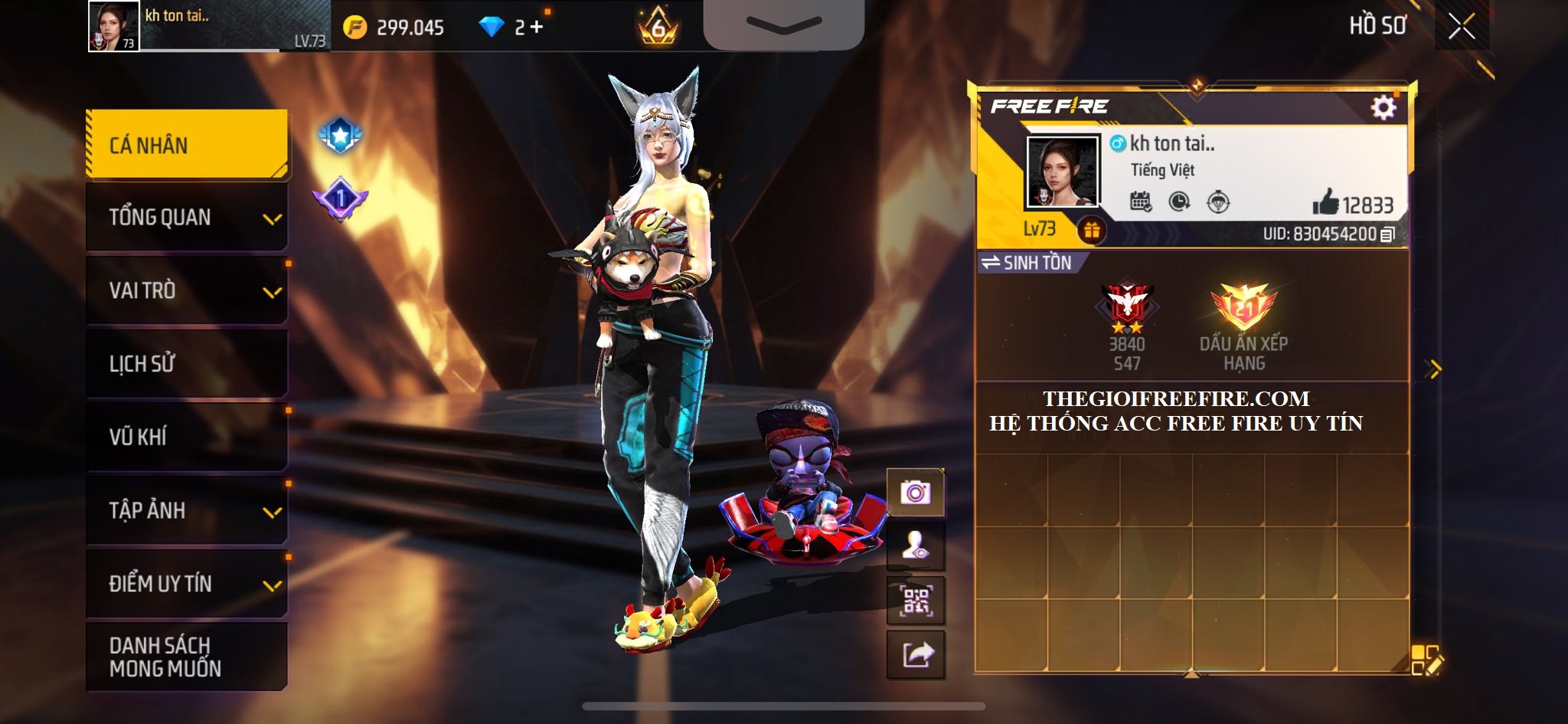Click the camera snapshot button
The height and width of the screenshot is (724, 1568).
[916, 493]
